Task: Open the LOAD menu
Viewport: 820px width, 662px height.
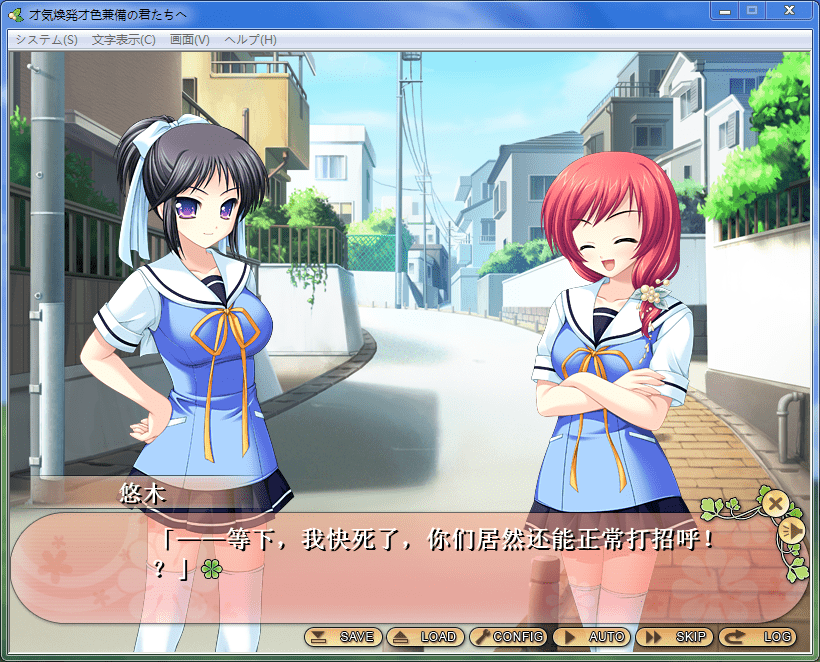Action: tap(425, 637)
